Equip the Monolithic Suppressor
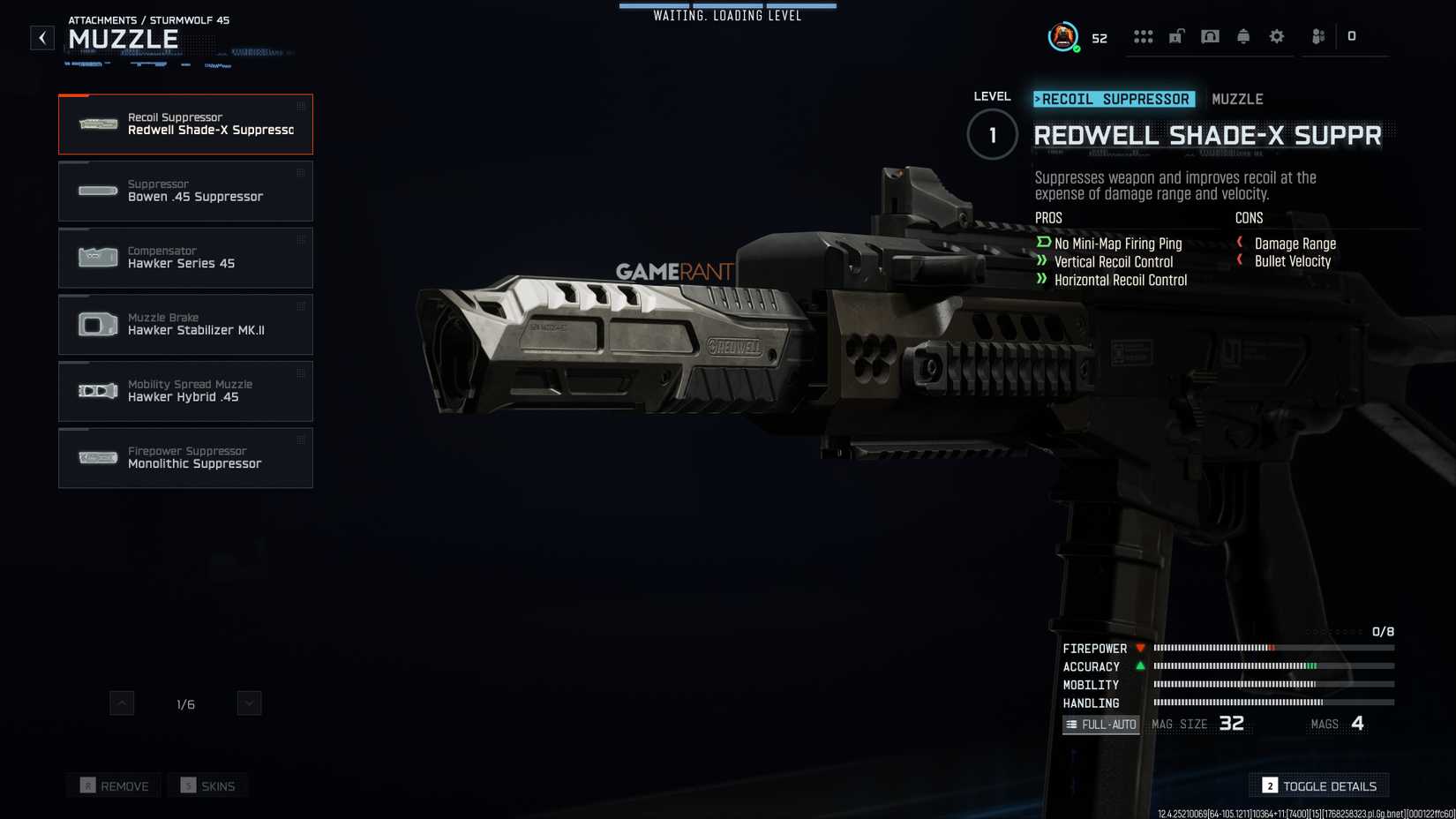 pos(185,457)
